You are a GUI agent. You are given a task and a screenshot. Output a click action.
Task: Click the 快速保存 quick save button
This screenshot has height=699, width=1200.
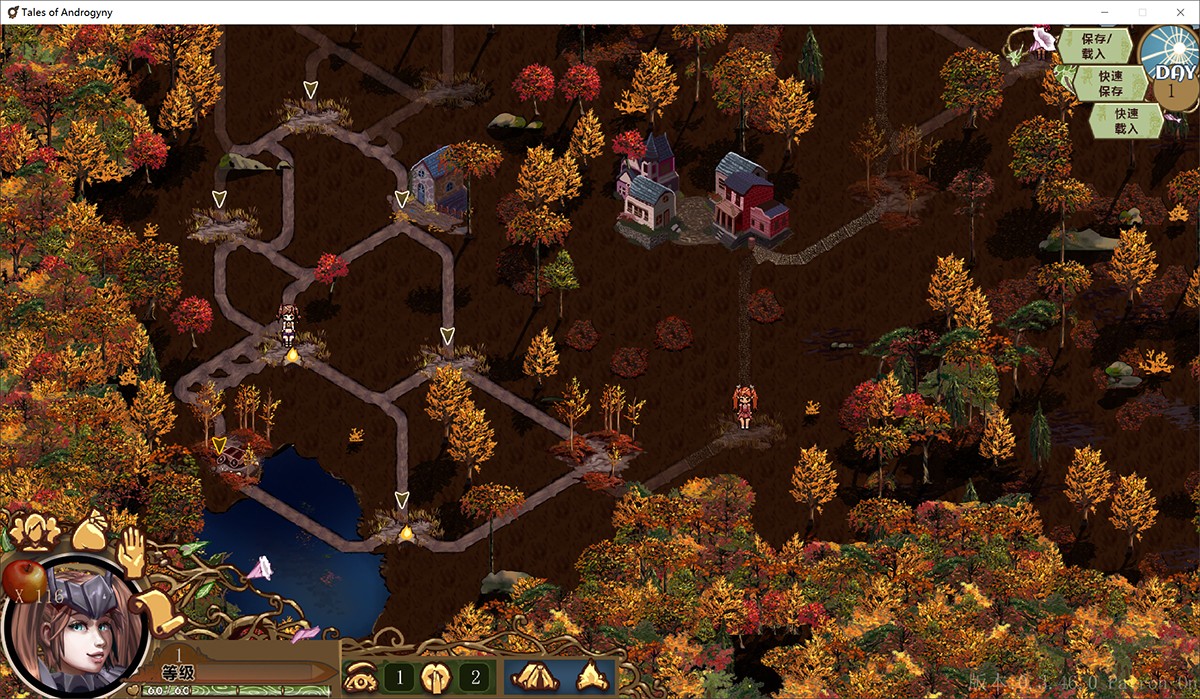click(x=1110, y=83)
